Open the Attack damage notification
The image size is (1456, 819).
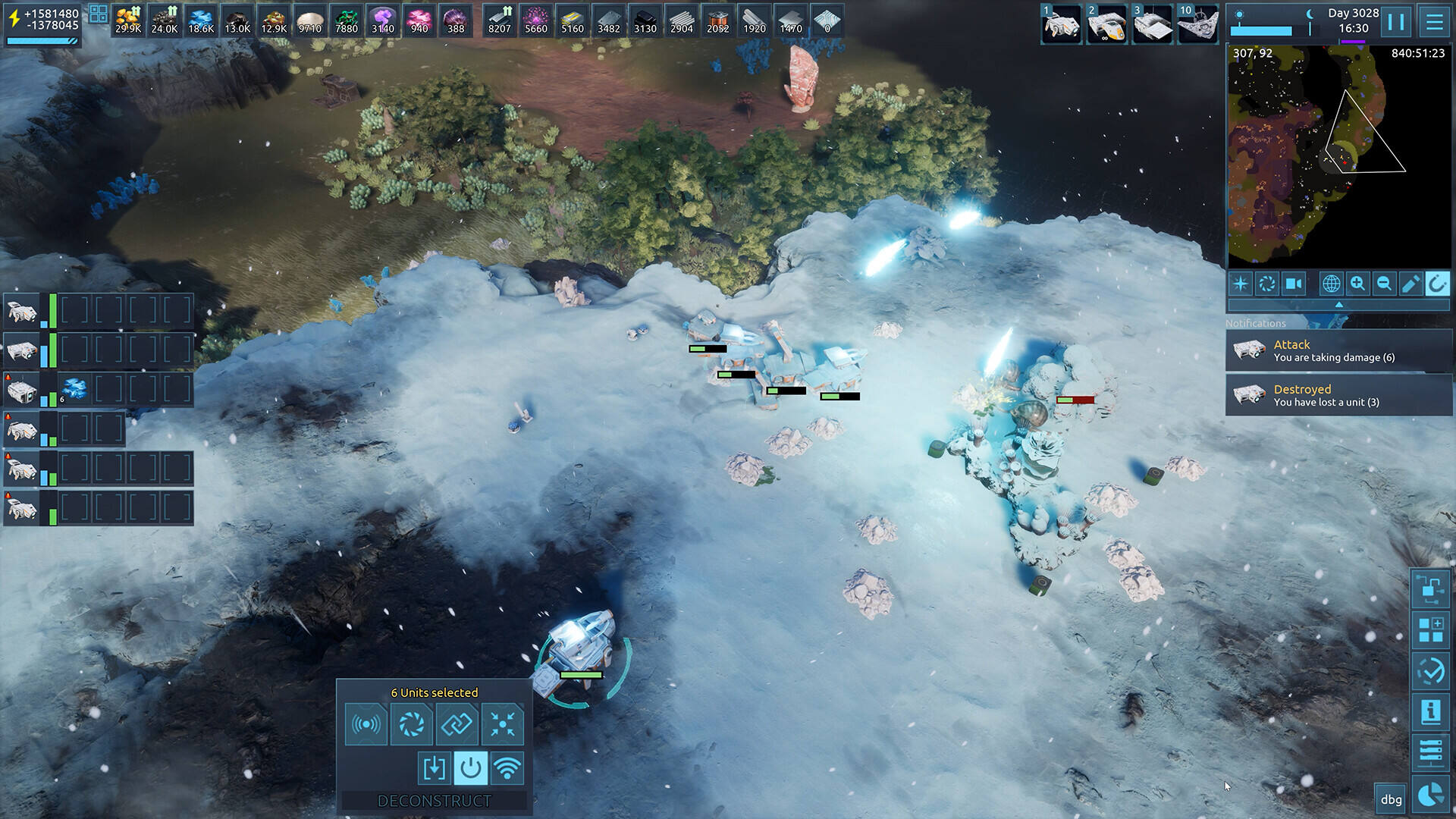coord(1338,350)
